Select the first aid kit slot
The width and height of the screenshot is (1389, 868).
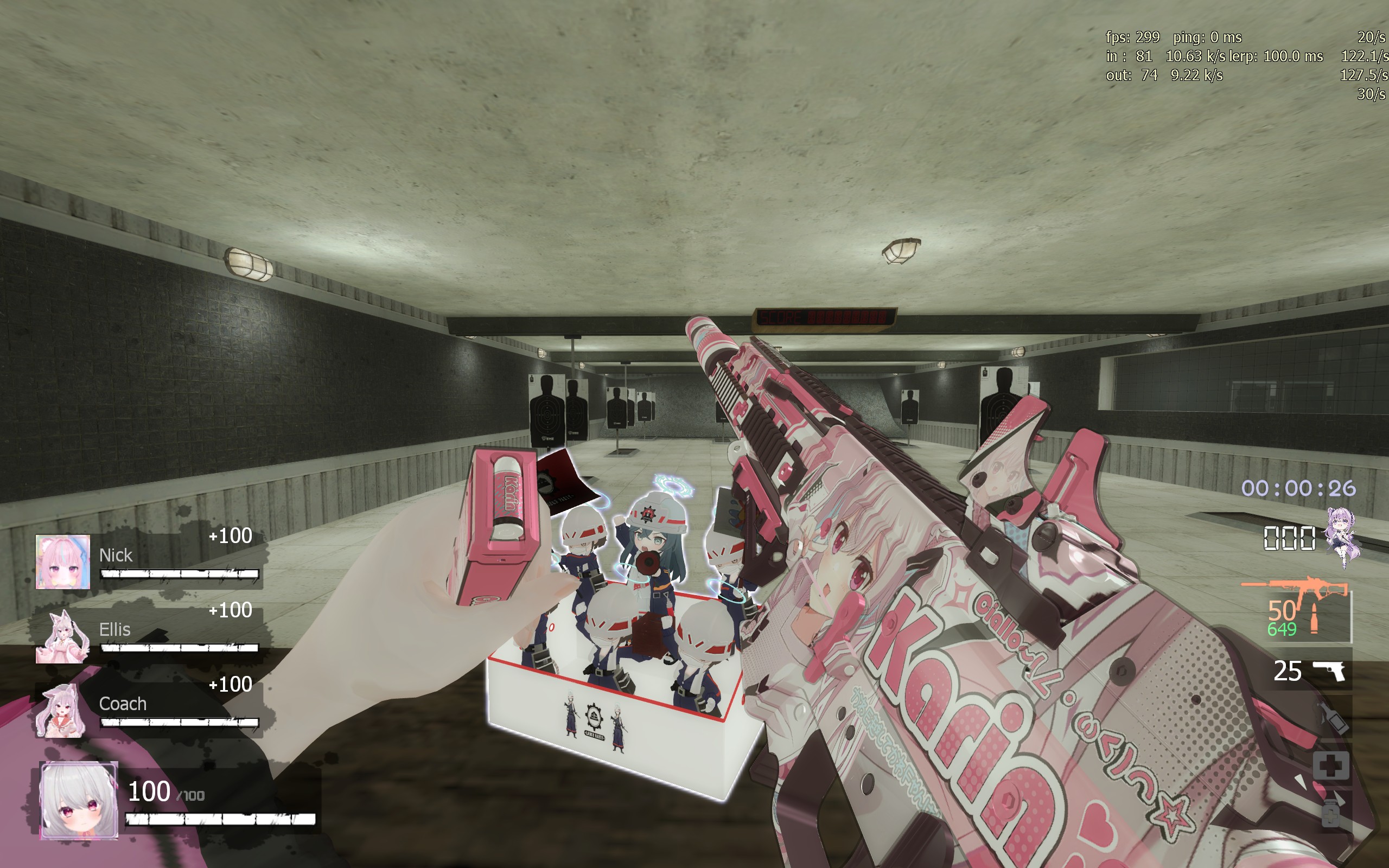1330,765
